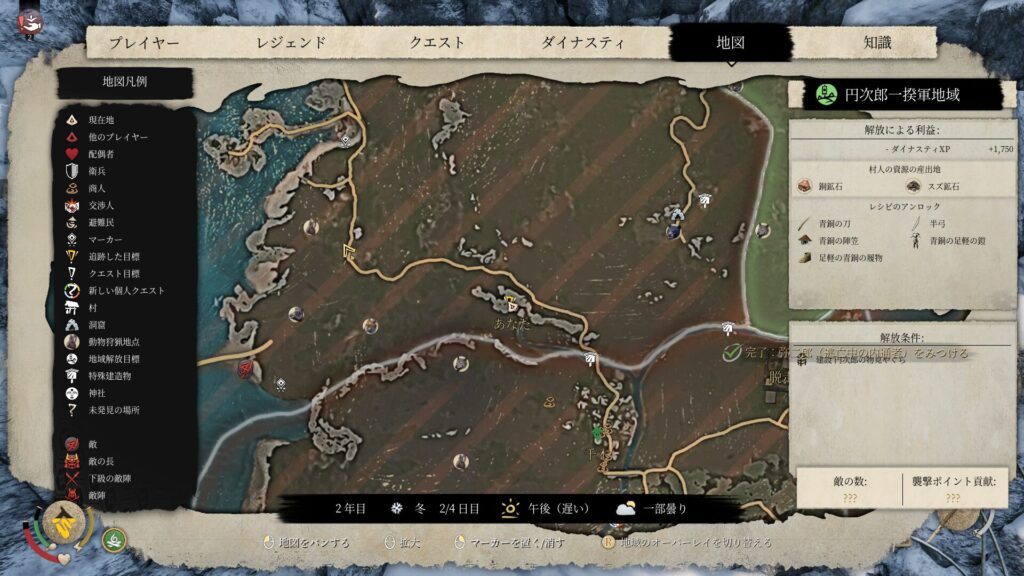Select the 地図 tab
The height and width of the screenshot is (576, 1024).
(730, 43)
